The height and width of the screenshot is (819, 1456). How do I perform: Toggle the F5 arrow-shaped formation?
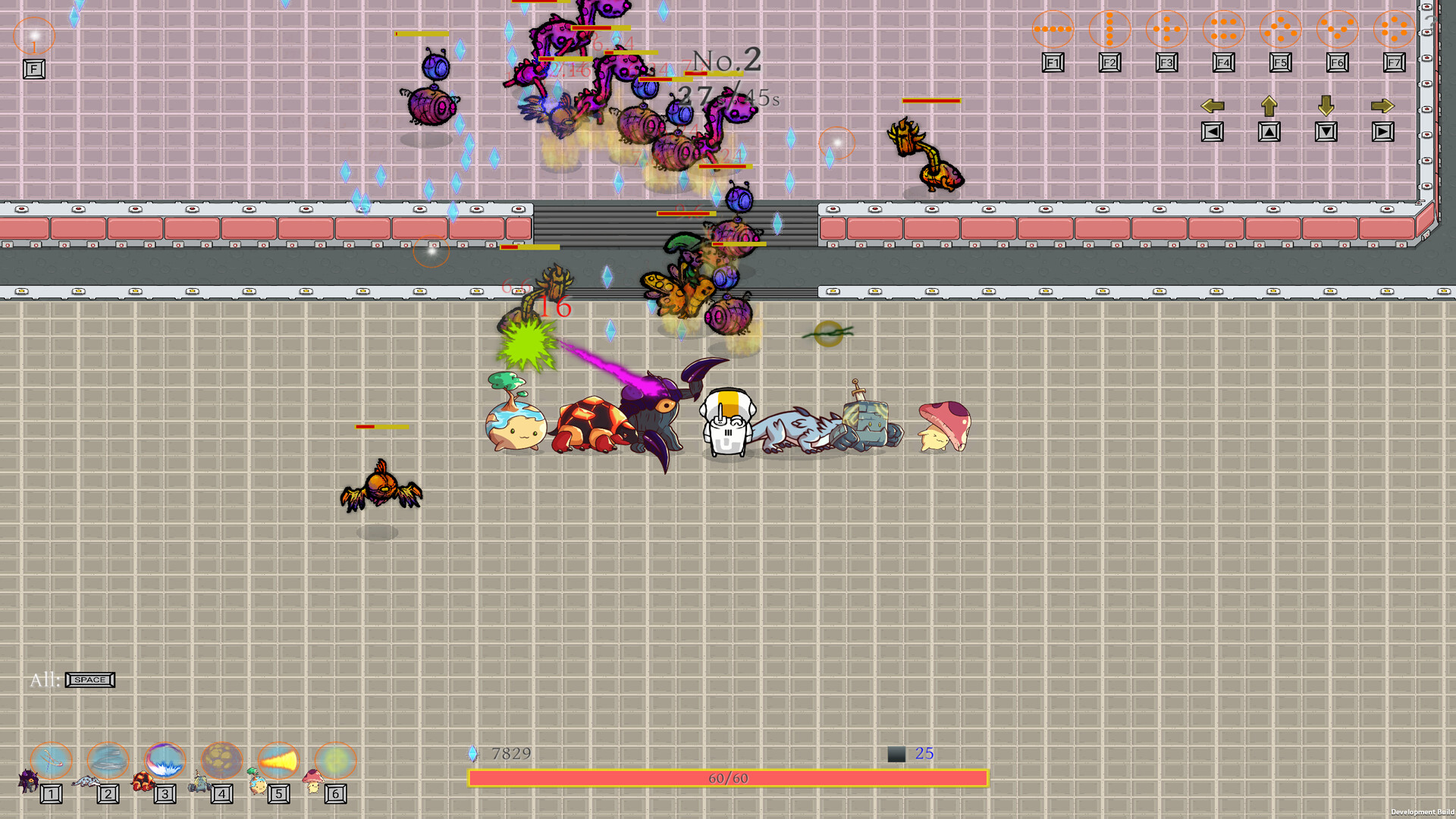(1279, 29)
